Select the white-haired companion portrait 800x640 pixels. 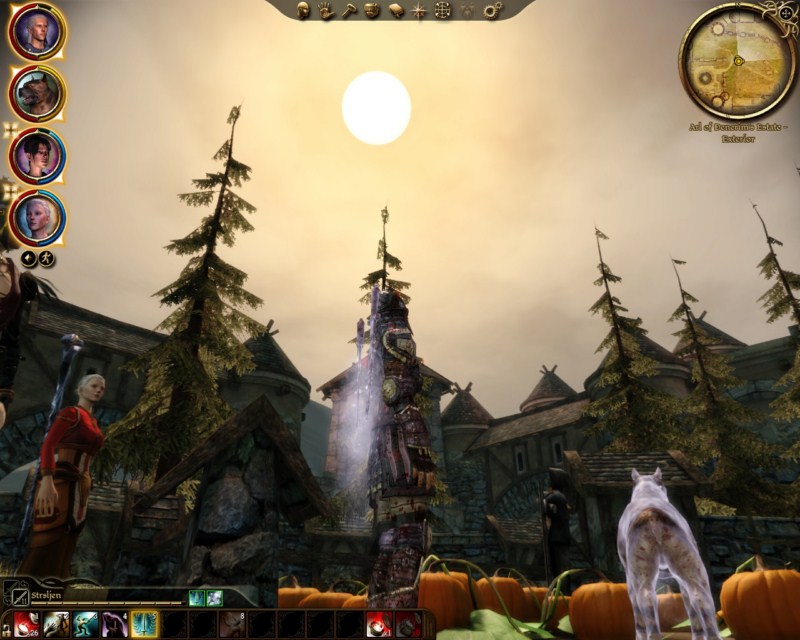coord(37,217)
